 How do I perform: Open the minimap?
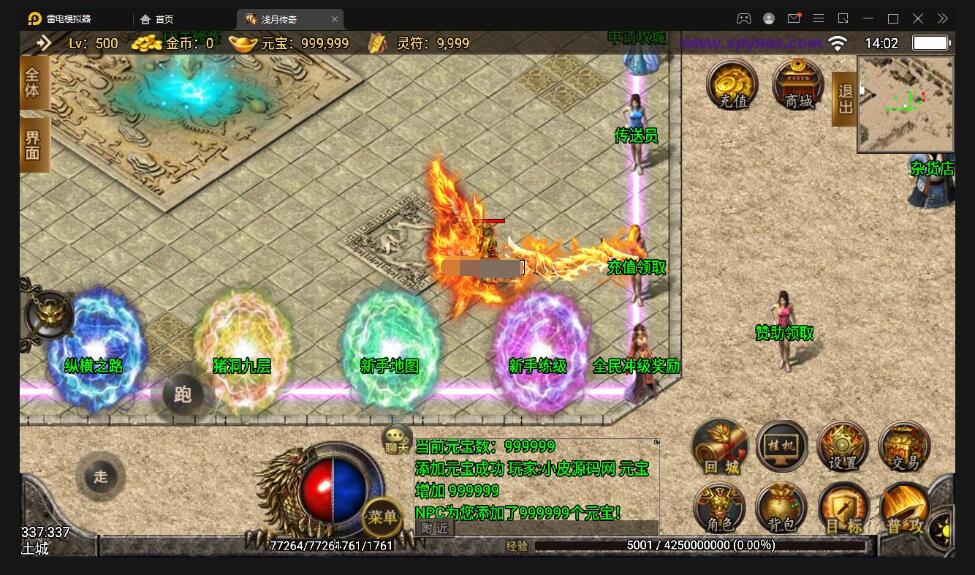pos(906,104)
